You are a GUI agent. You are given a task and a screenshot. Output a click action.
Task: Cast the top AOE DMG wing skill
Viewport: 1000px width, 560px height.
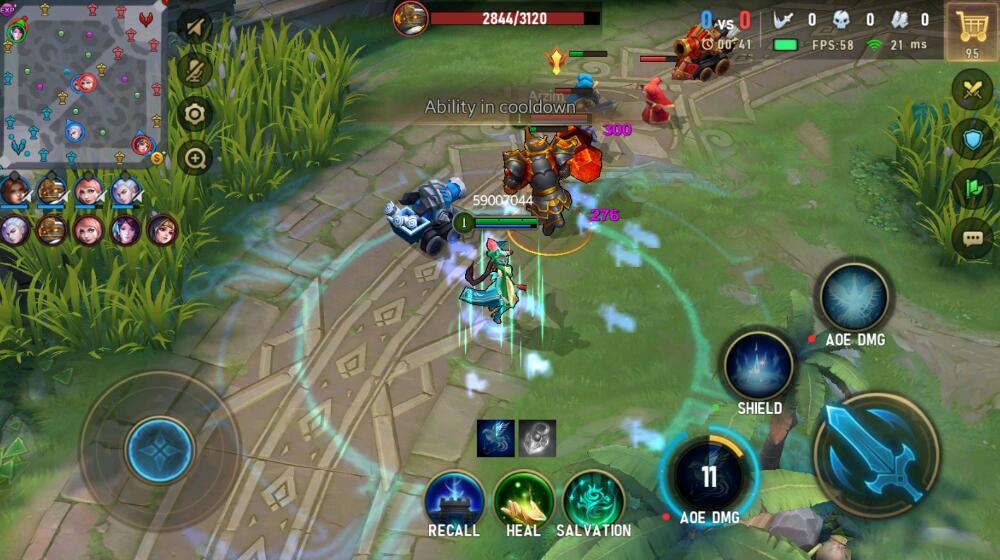(854, 298)
